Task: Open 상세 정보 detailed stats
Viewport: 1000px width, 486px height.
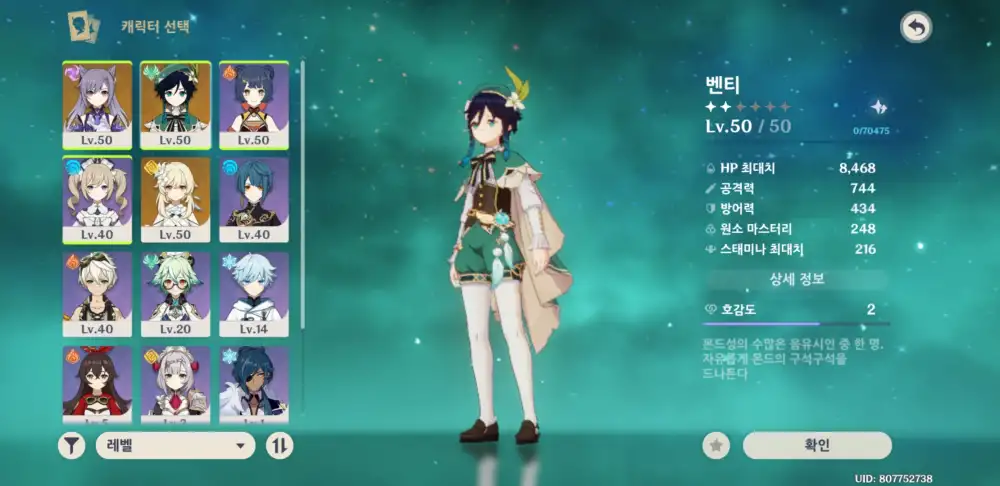Action: 796,279
